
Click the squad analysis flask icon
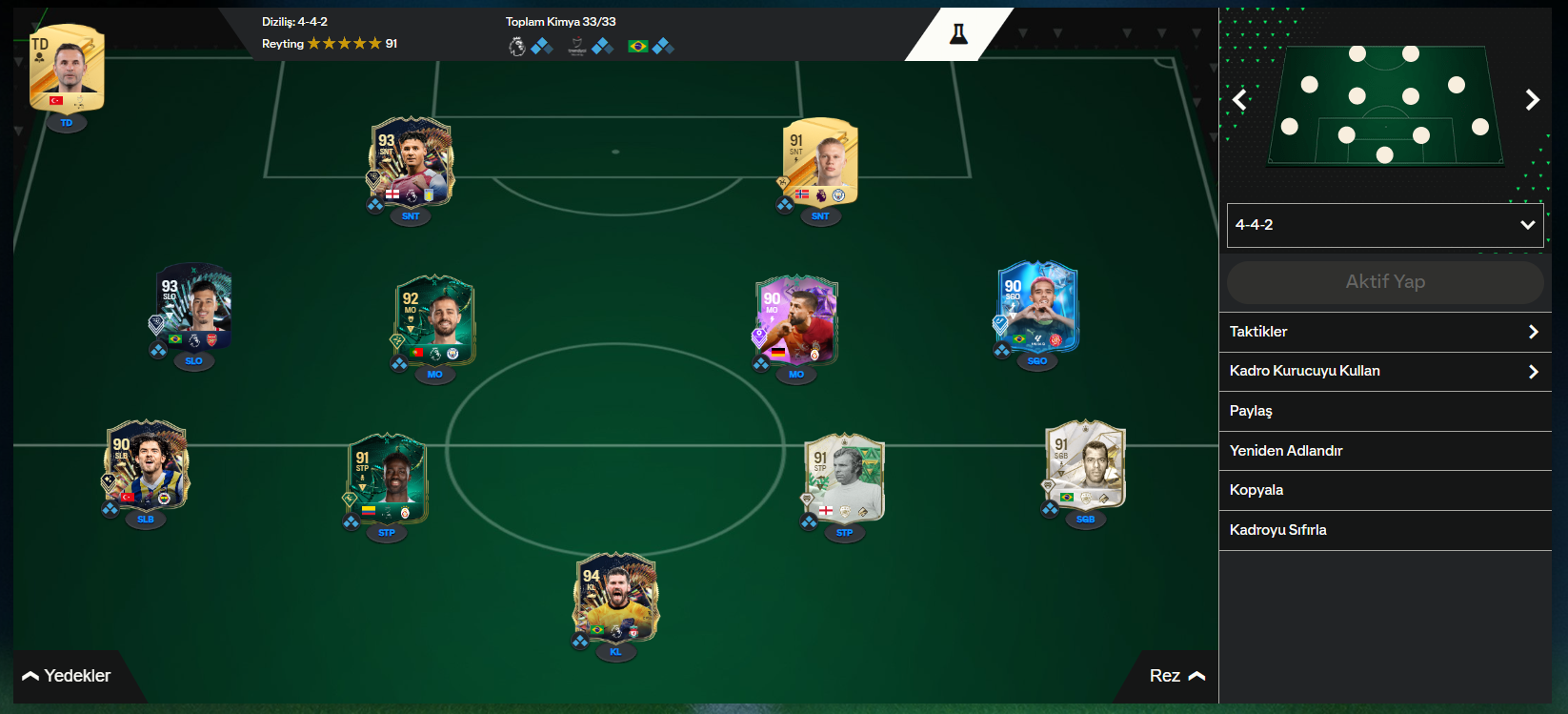coord(959,33)
